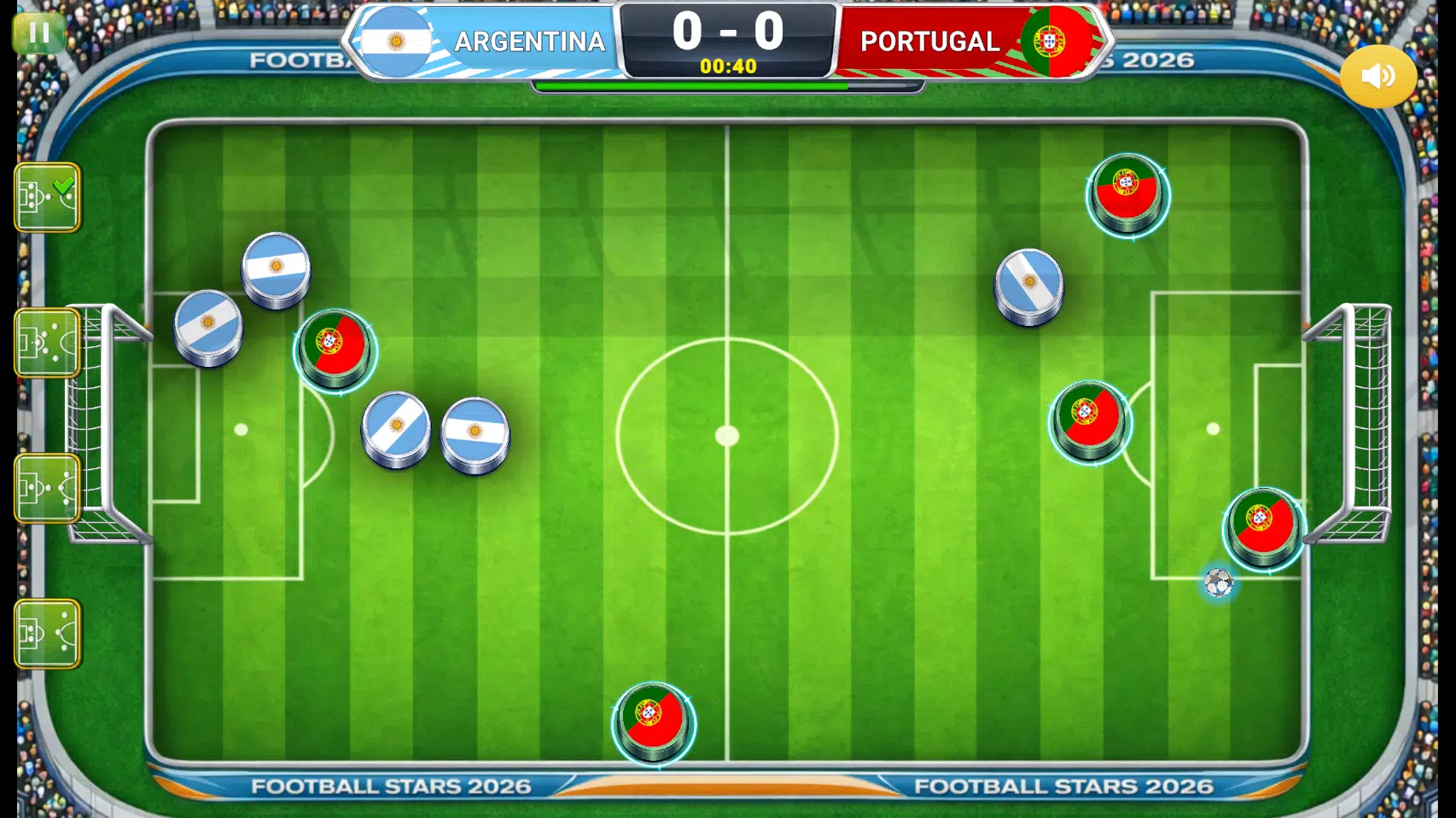
Task: Click the PORTUGAL name banner
Action: [929, 40]
